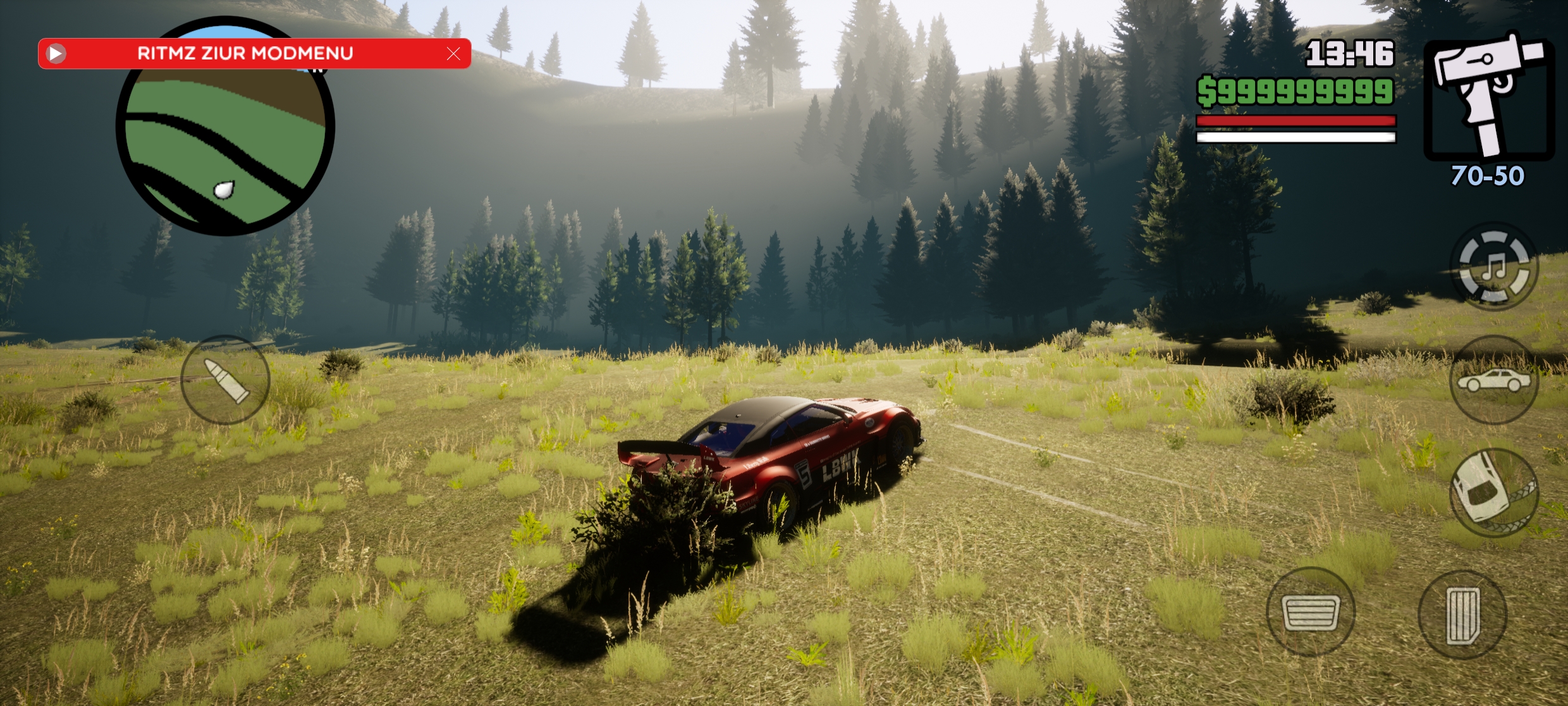Fire weapon with the bullet button
The height and width of the screenshot is (706, 1568).
click(226, 380)
